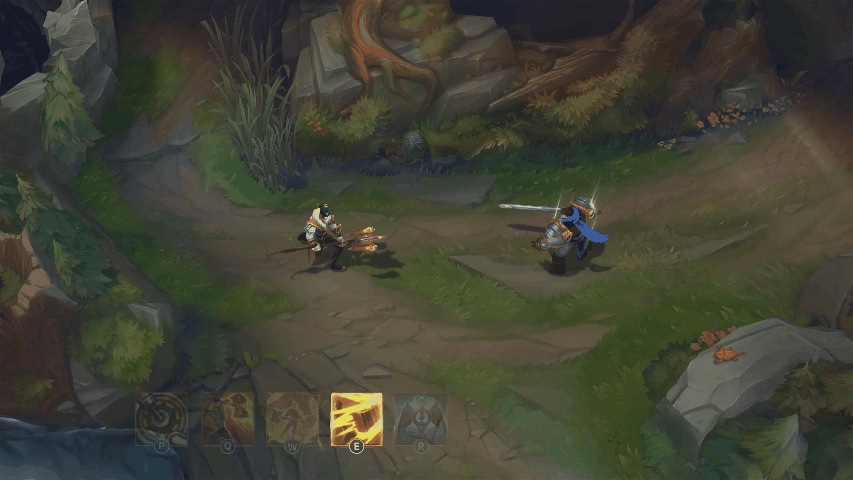853x480 pixels.
Task: Trigger the R ultimate with the winged emblem
Action: (x=421, y=418)
